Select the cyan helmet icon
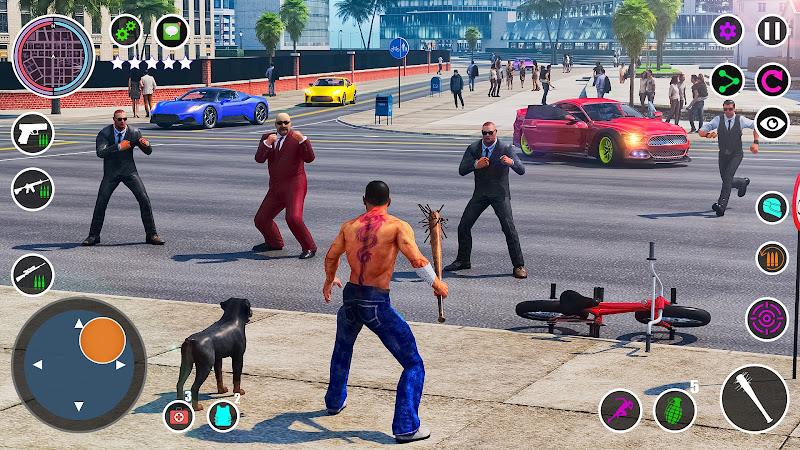Viewport: 800px width, 450px height. point(771,207)
